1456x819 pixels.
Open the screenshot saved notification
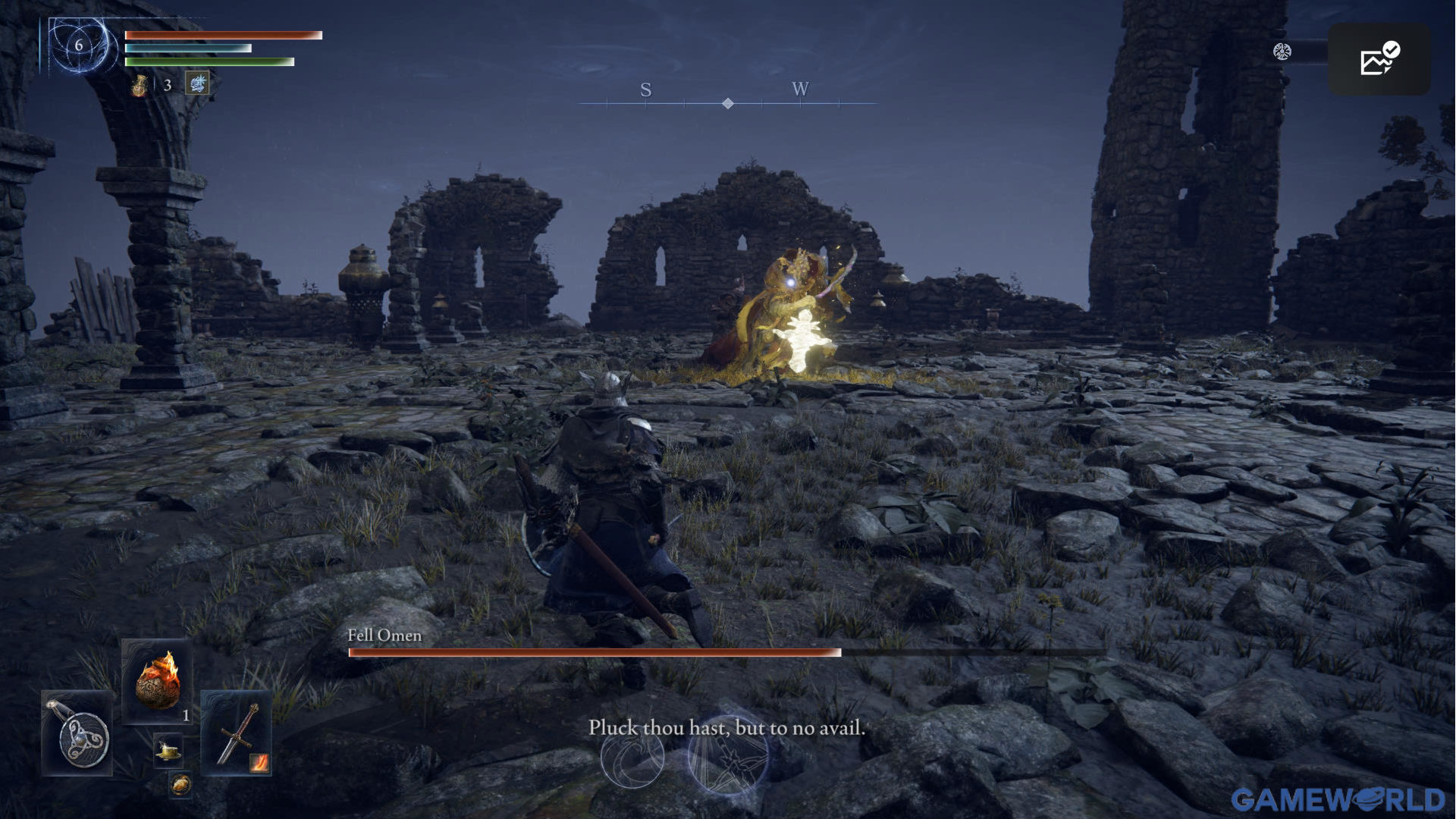1379,59
